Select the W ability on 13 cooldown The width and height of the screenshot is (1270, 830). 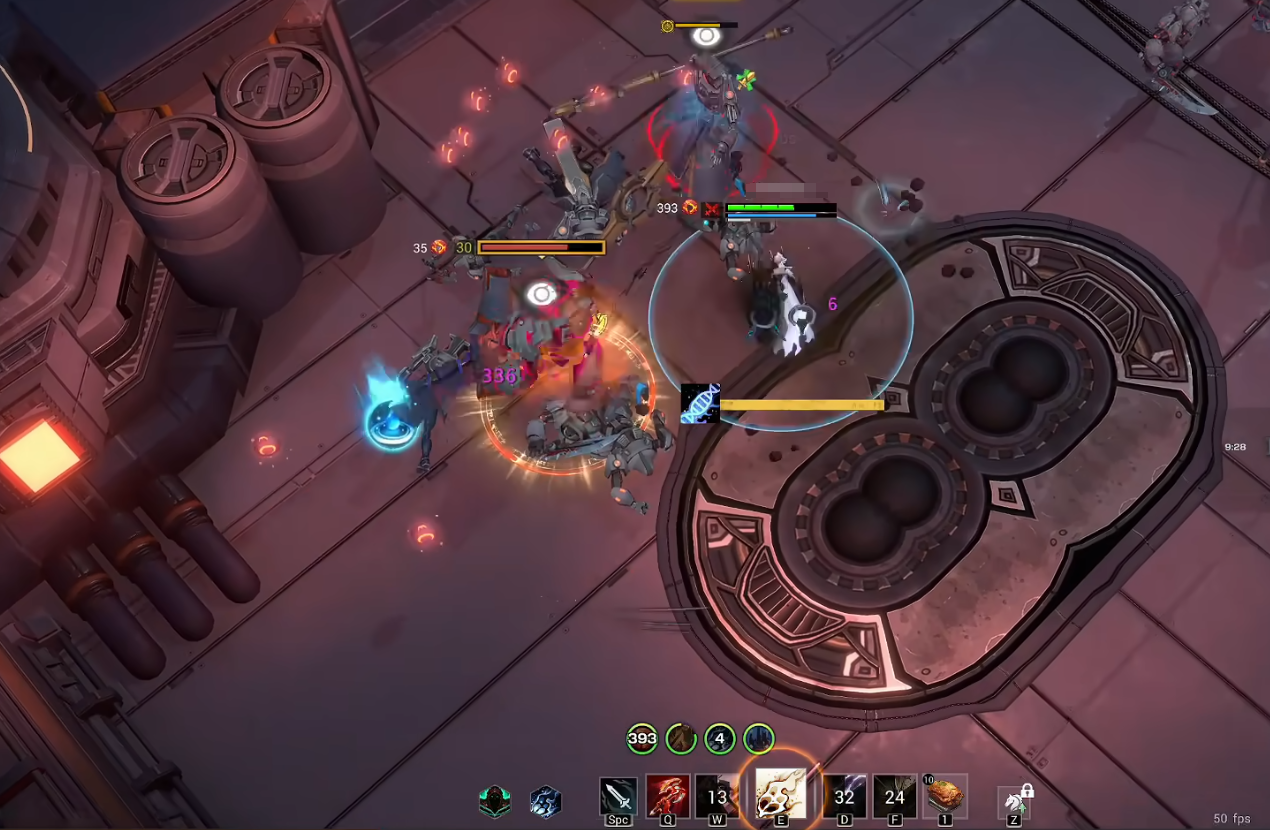click(x=716, y=796)
